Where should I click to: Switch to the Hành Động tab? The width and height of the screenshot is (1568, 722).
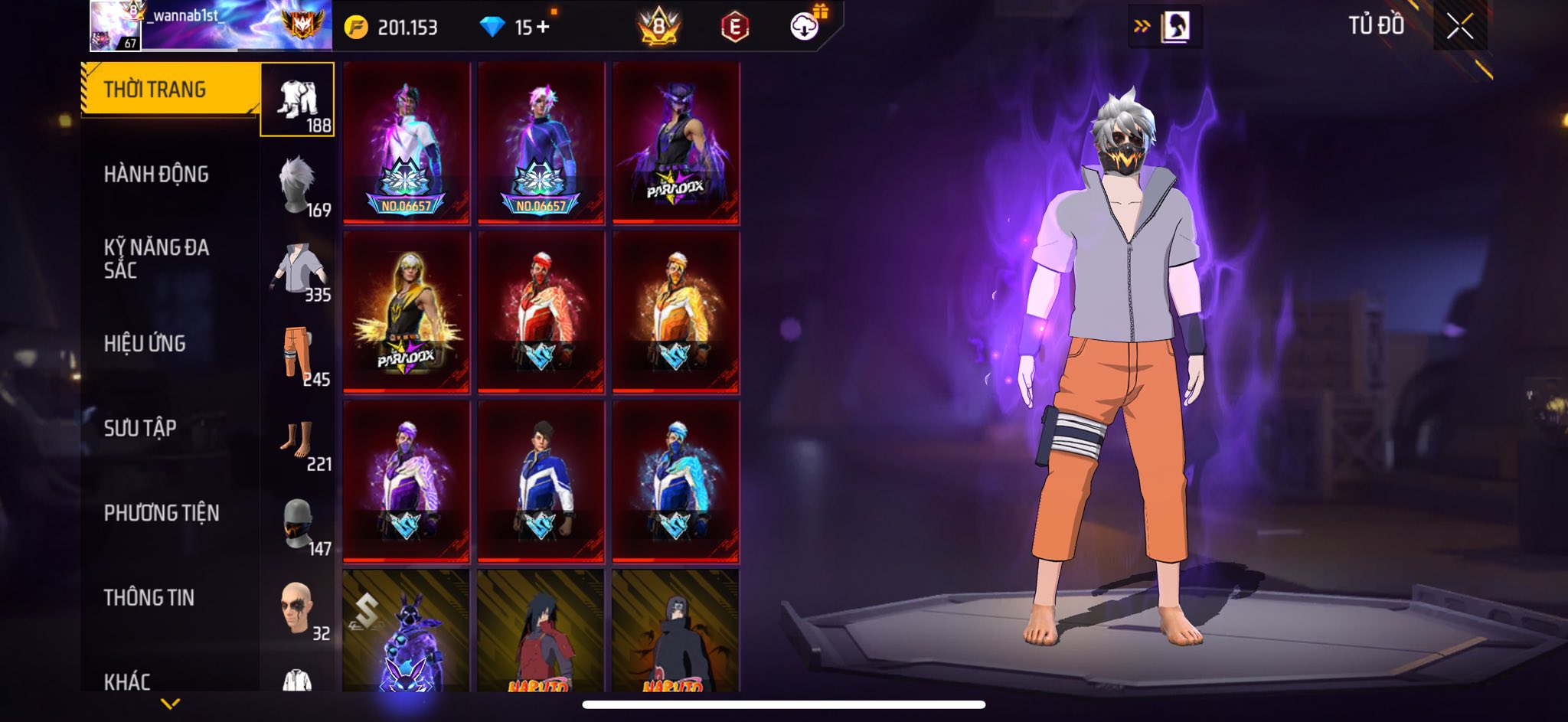pyautogui.click(x=156, y=175)
